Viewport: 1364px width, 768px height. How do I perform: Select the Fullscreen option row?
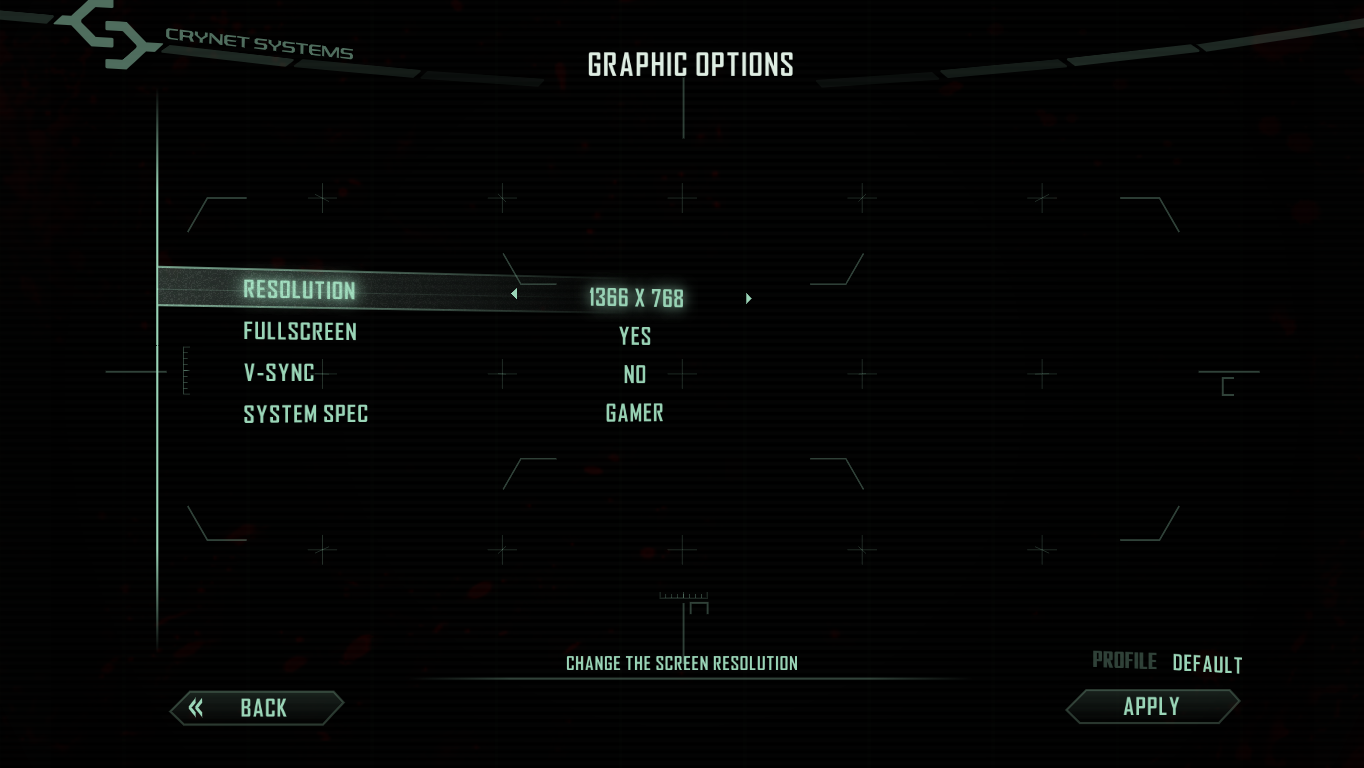[299, 331]
